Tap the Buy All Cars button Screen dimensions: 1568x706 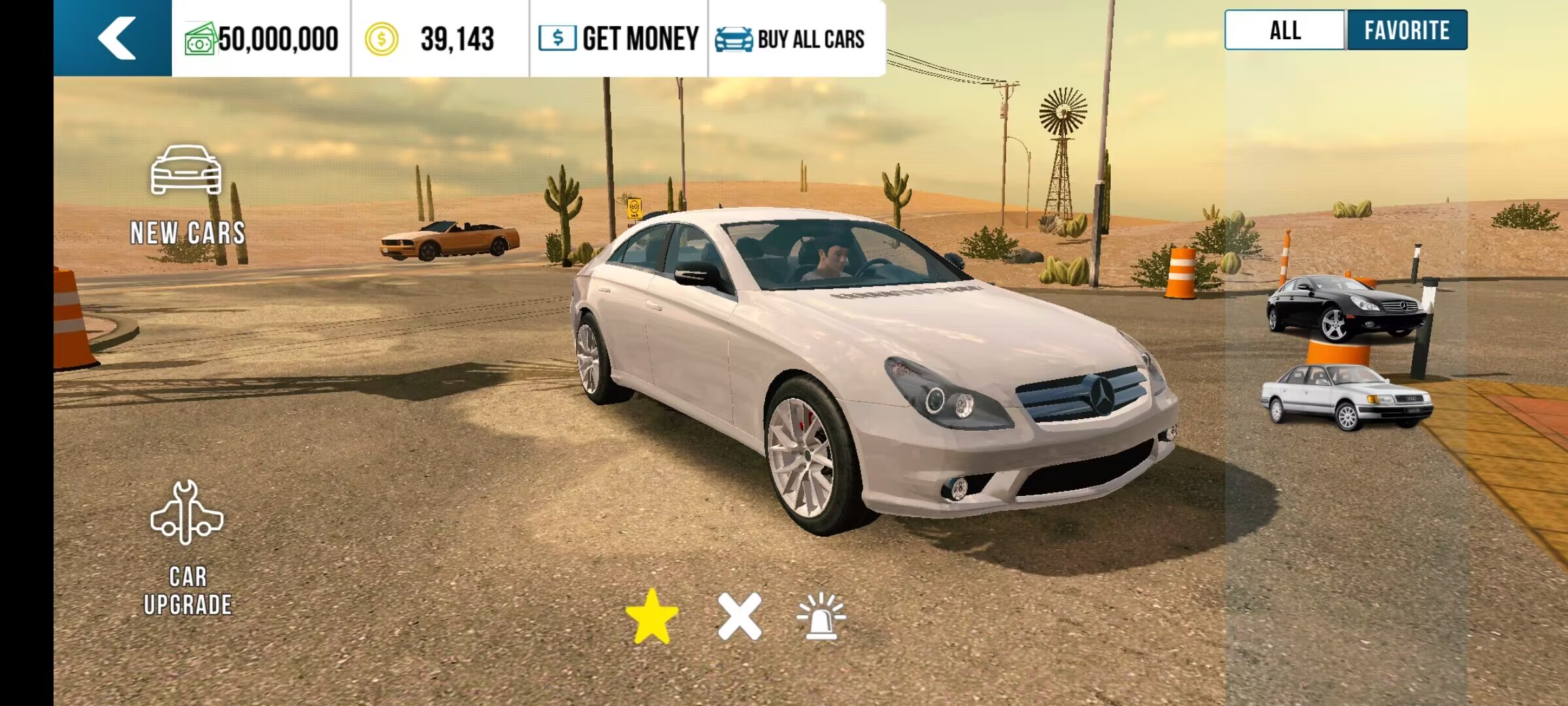(791, 39)
